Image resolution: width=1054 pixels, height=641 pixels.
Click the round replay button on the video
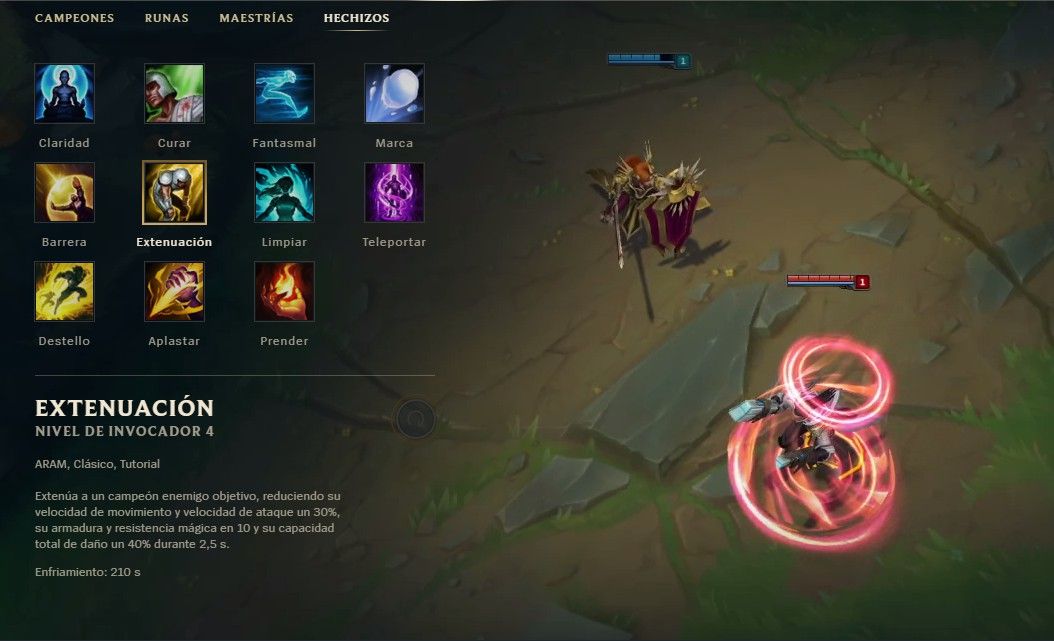pyautogui.click(x=415, y=419)
